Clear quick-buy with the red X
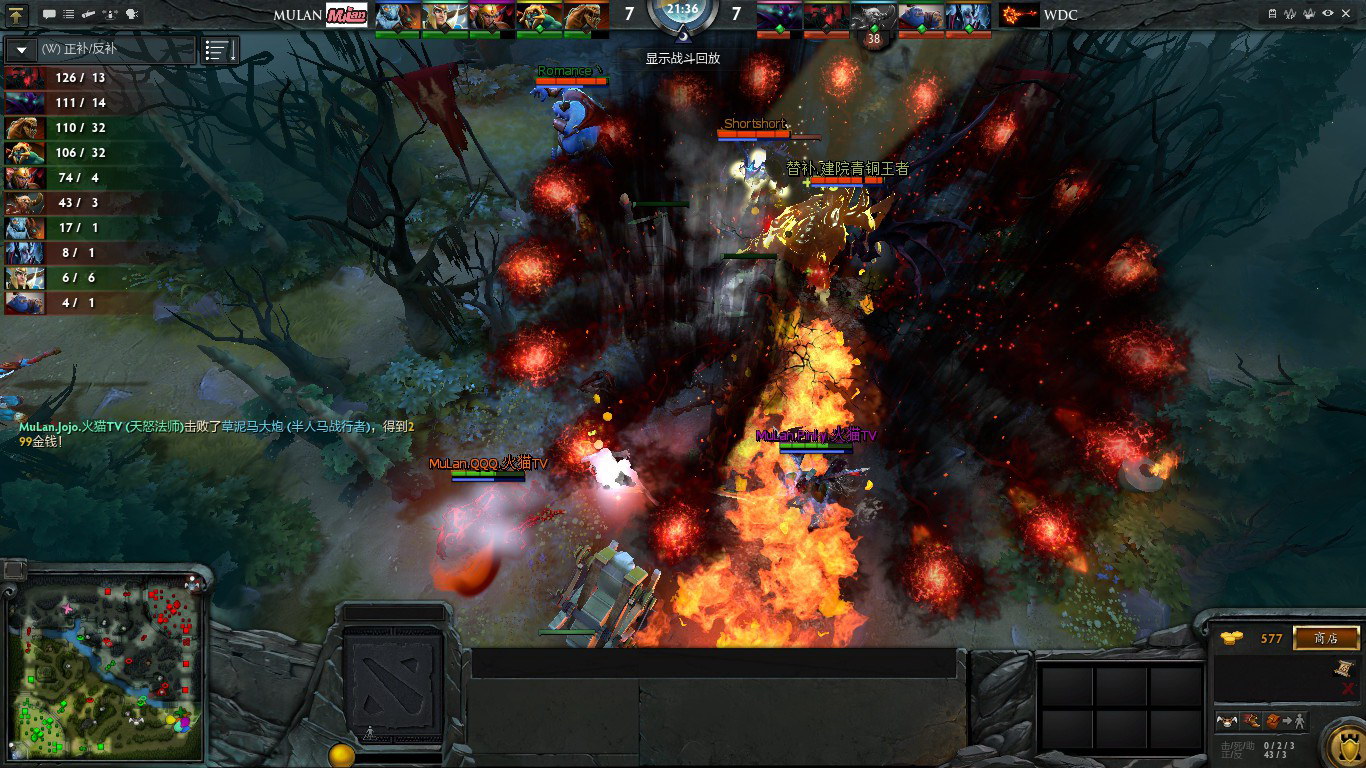Viewport: 1366px width, 768px height. [x=1348, y=689]
